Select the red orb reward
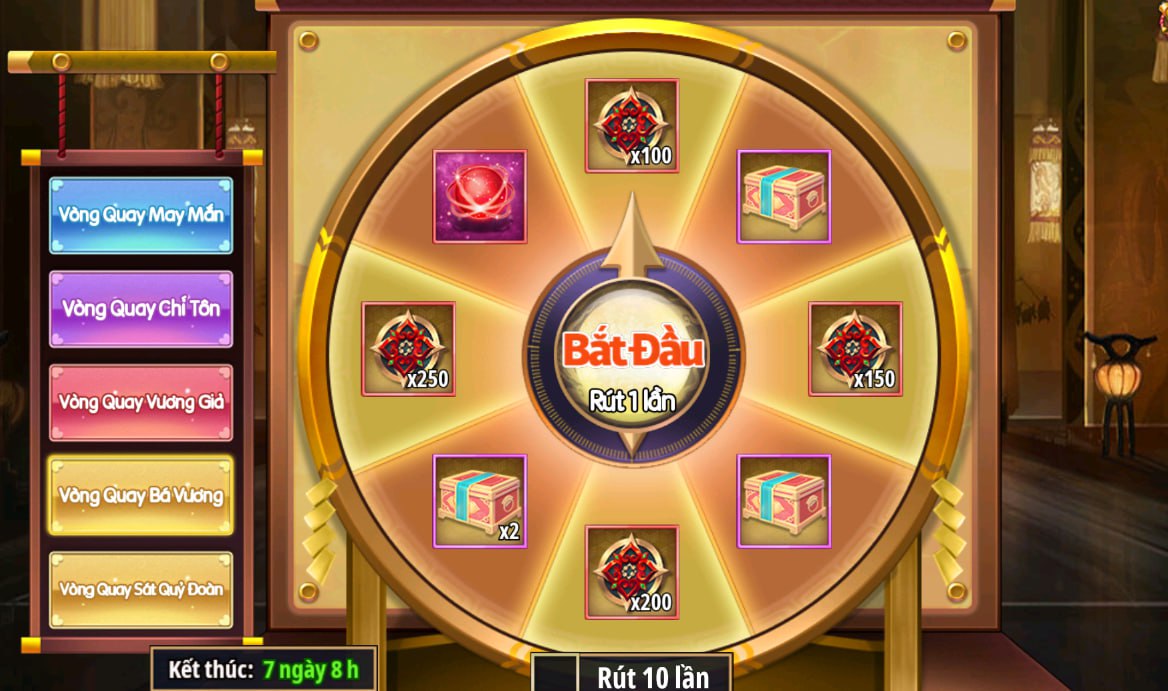1168x691 pixels. (480, 197)
